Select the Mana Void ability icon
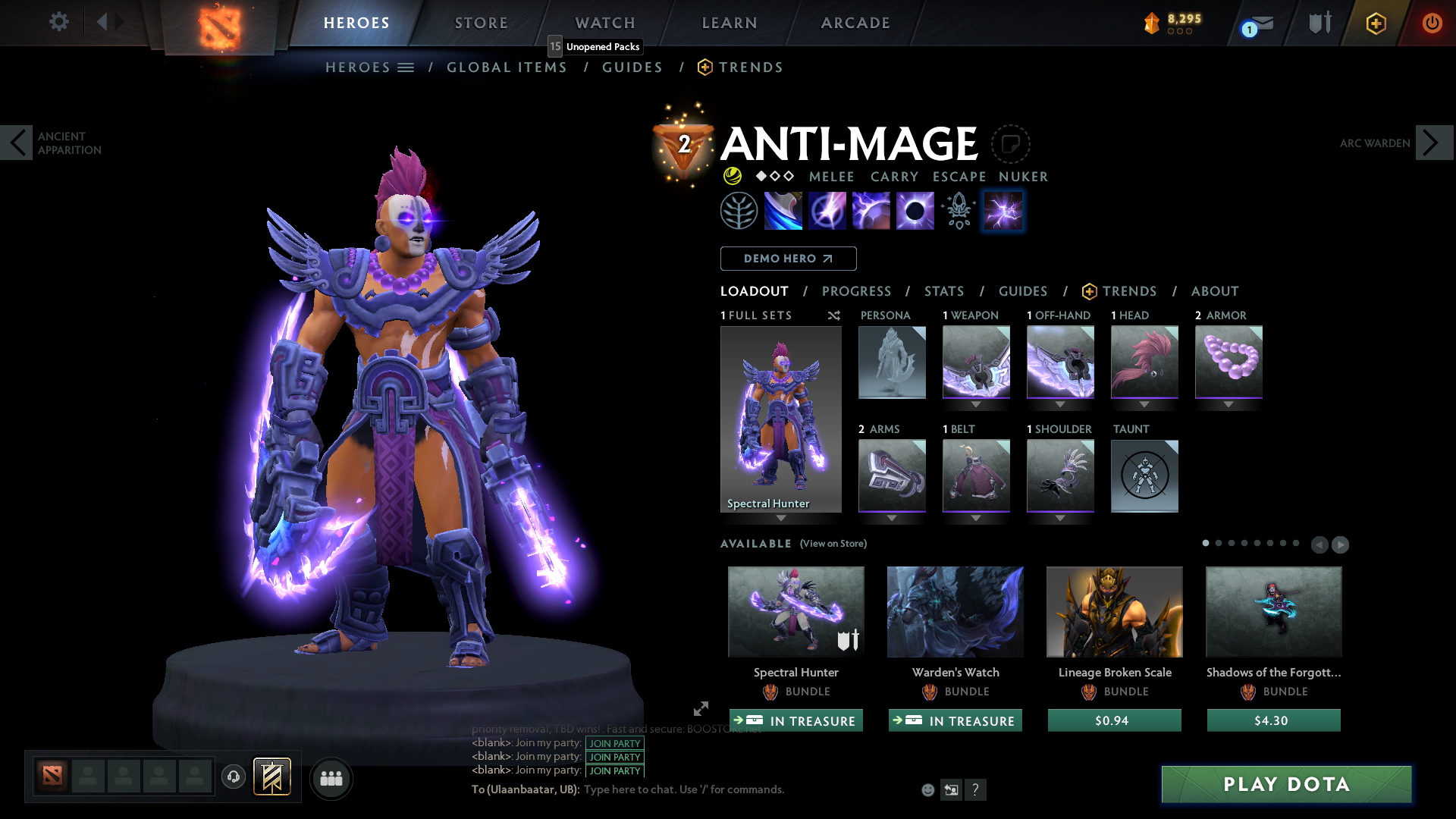This screenshot has width=1456, height=819. 915,210
